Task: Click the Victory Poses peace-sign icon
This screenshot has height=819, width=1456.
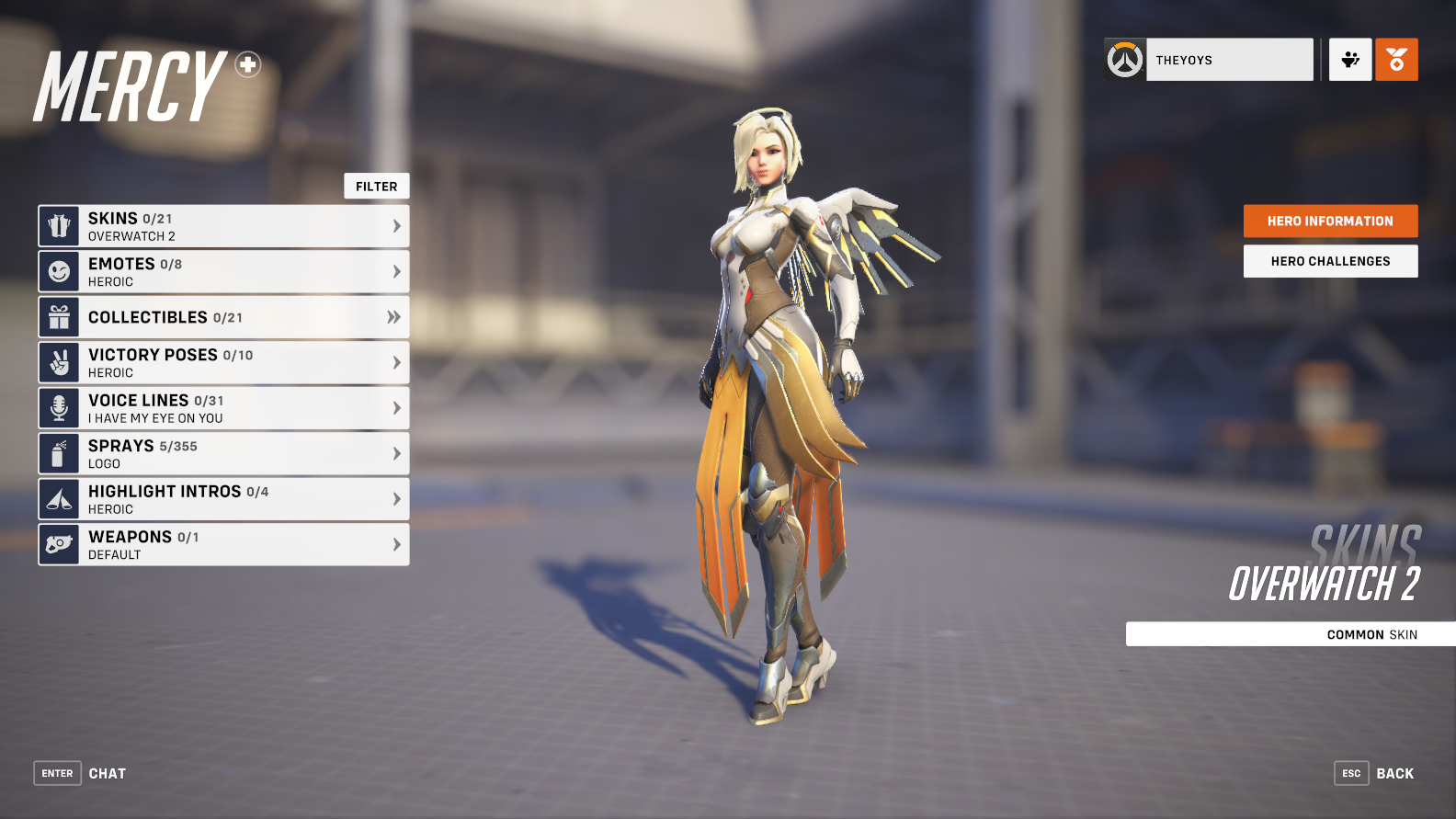Action: (x=59, y=362)
